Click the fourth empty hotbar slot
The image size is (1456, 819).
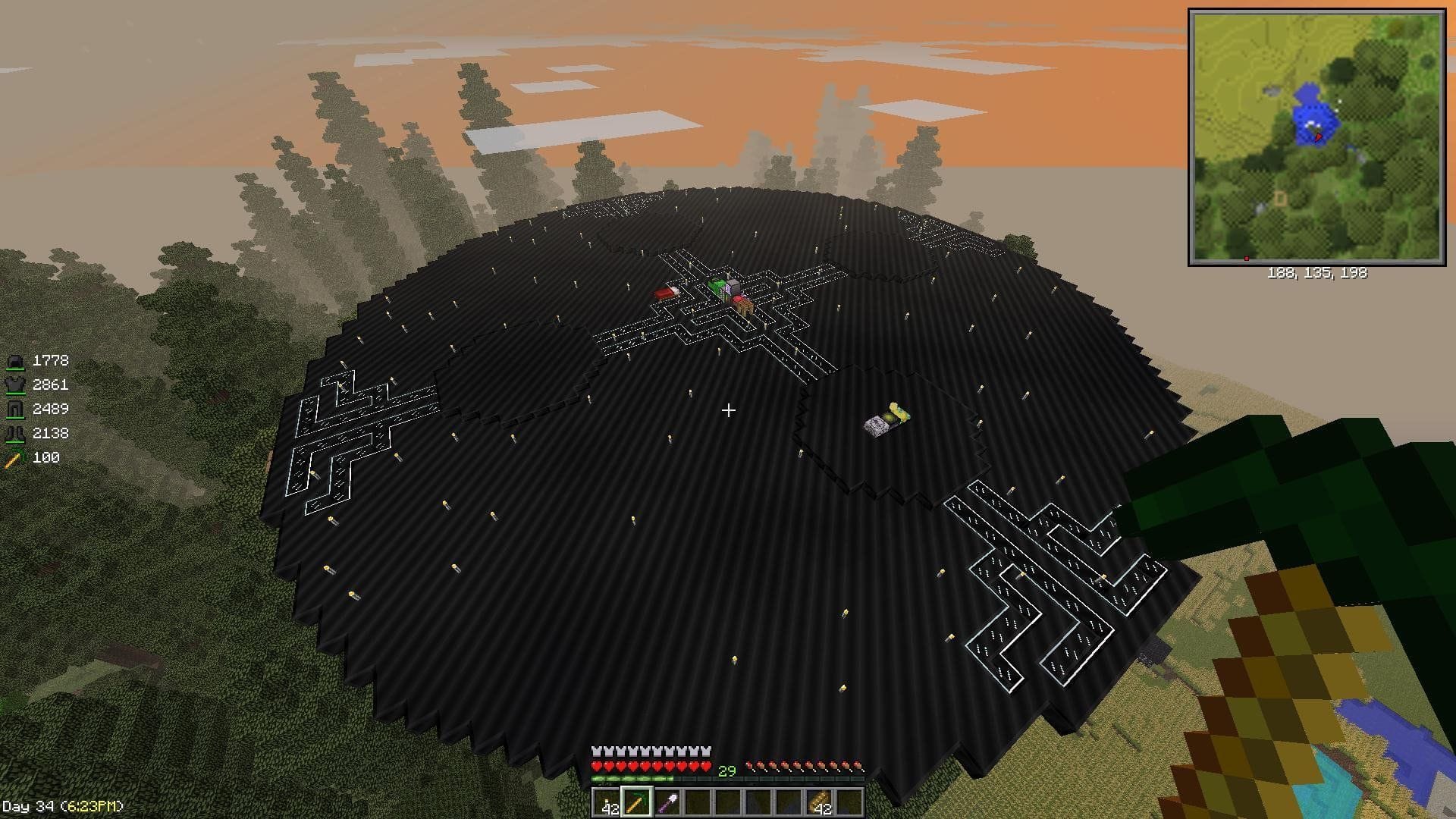click(x=787, y=802)
